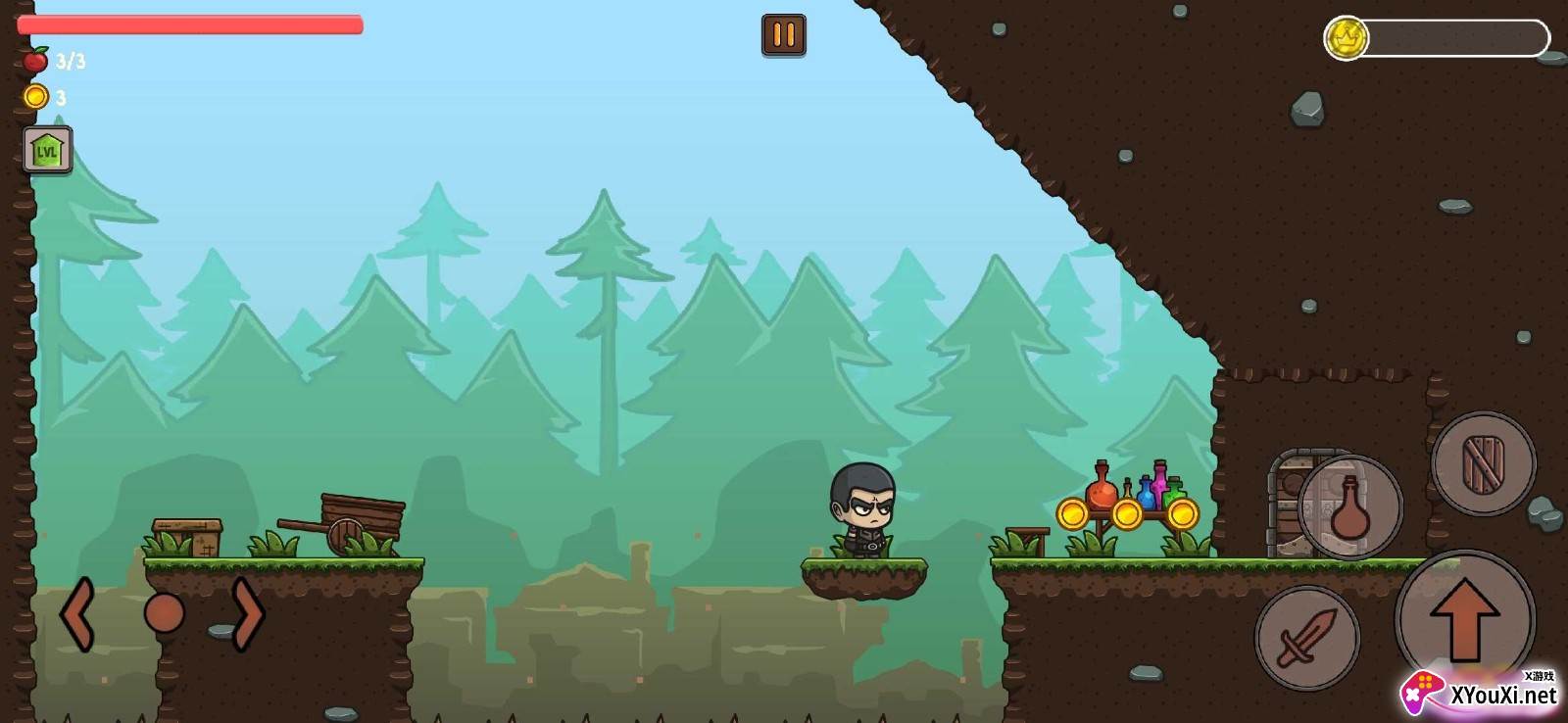Use the potion flask button
This screenshot has height=723, width=1568.
(1350, 507)
